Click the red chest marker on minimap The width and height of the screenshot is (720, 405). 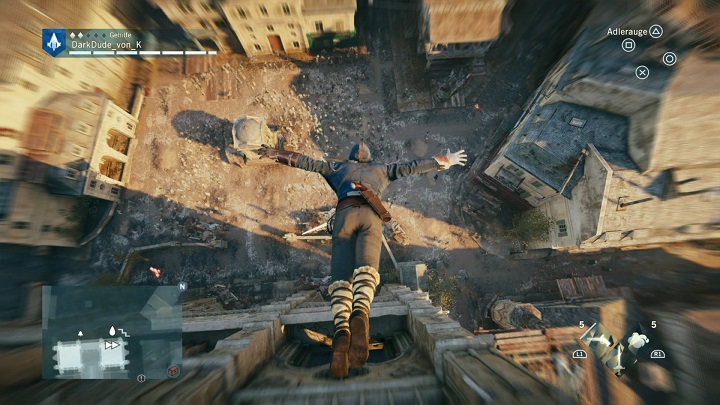pos(174,370)
